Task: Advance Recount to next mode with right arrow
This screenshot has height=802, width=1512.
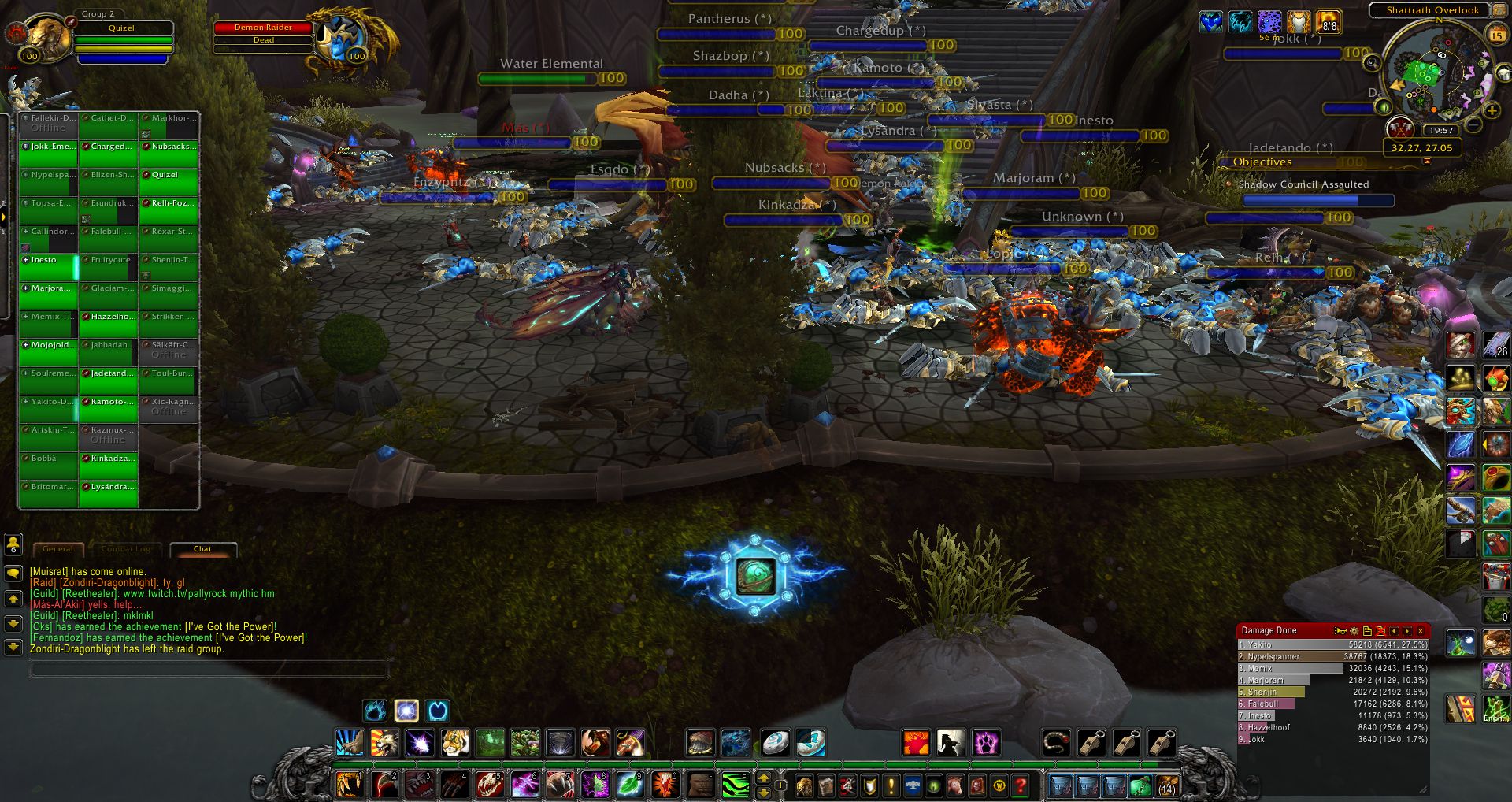Action: pos(1407,631)
